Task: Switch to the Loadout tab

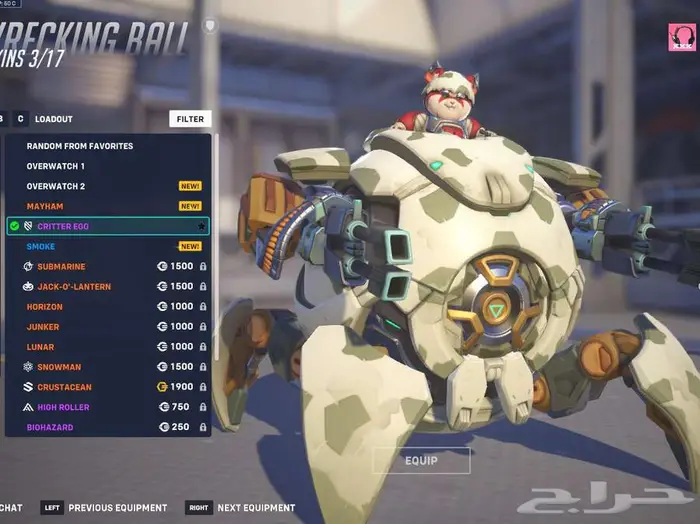Action: [x=54, y=119]
